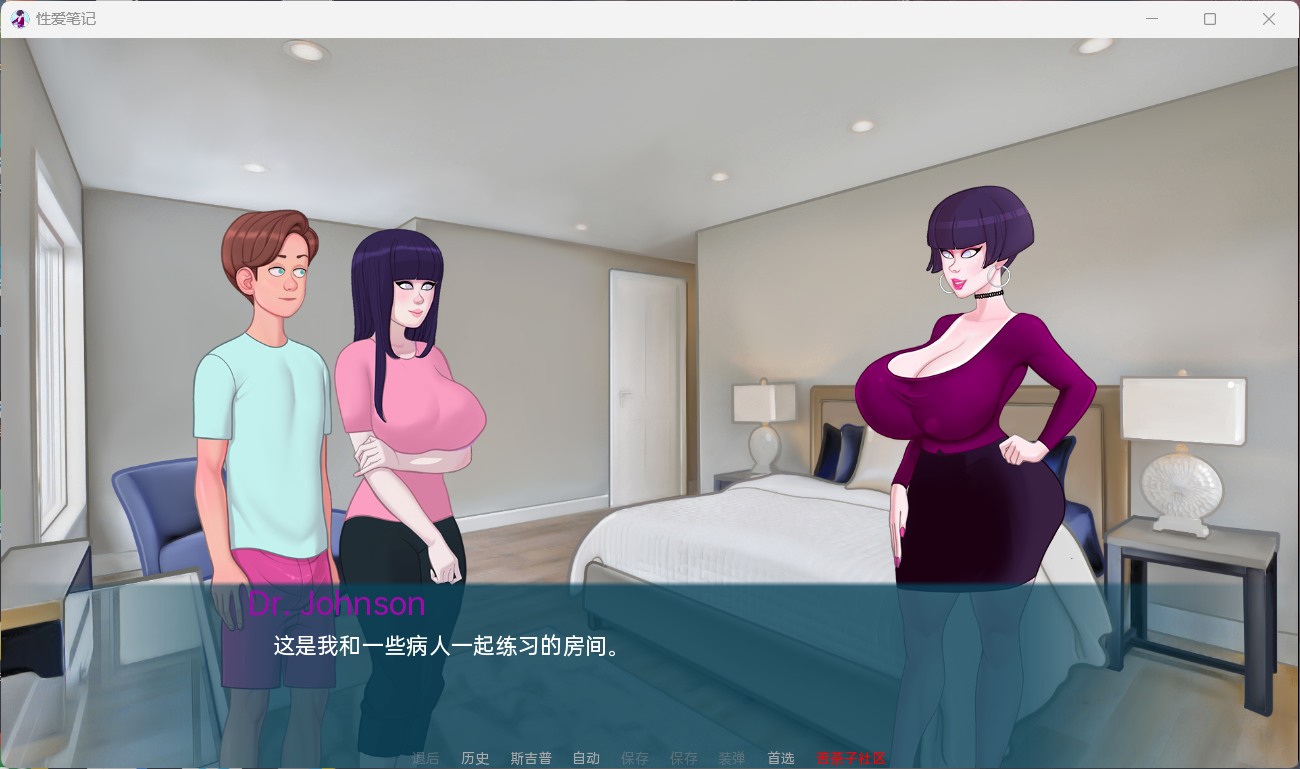
Task: Click the 装弹 load option
Action: pyautogui.click(x=731, y=758)
